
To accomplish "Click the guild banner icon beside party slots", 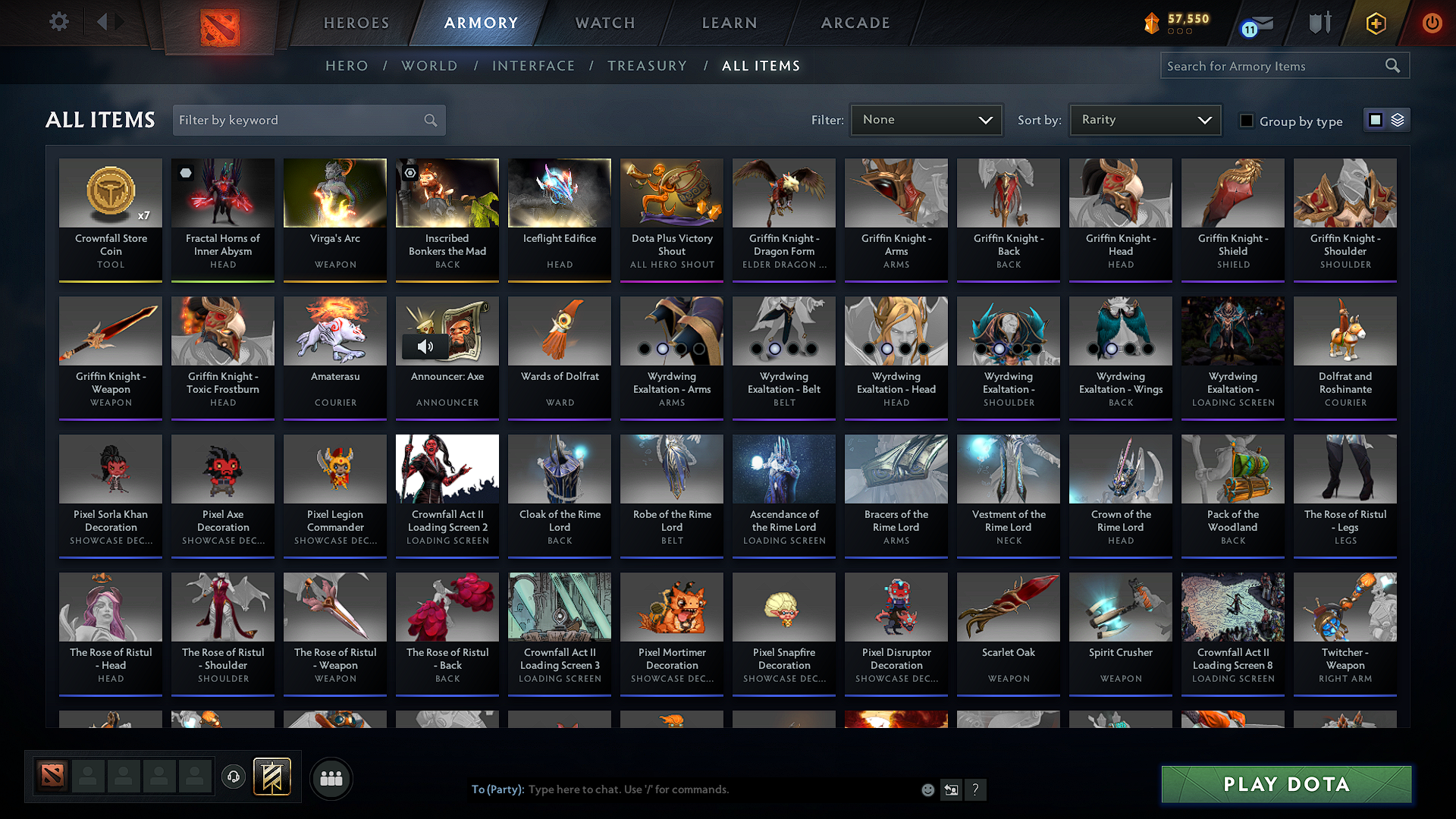I will pos(271,777).
